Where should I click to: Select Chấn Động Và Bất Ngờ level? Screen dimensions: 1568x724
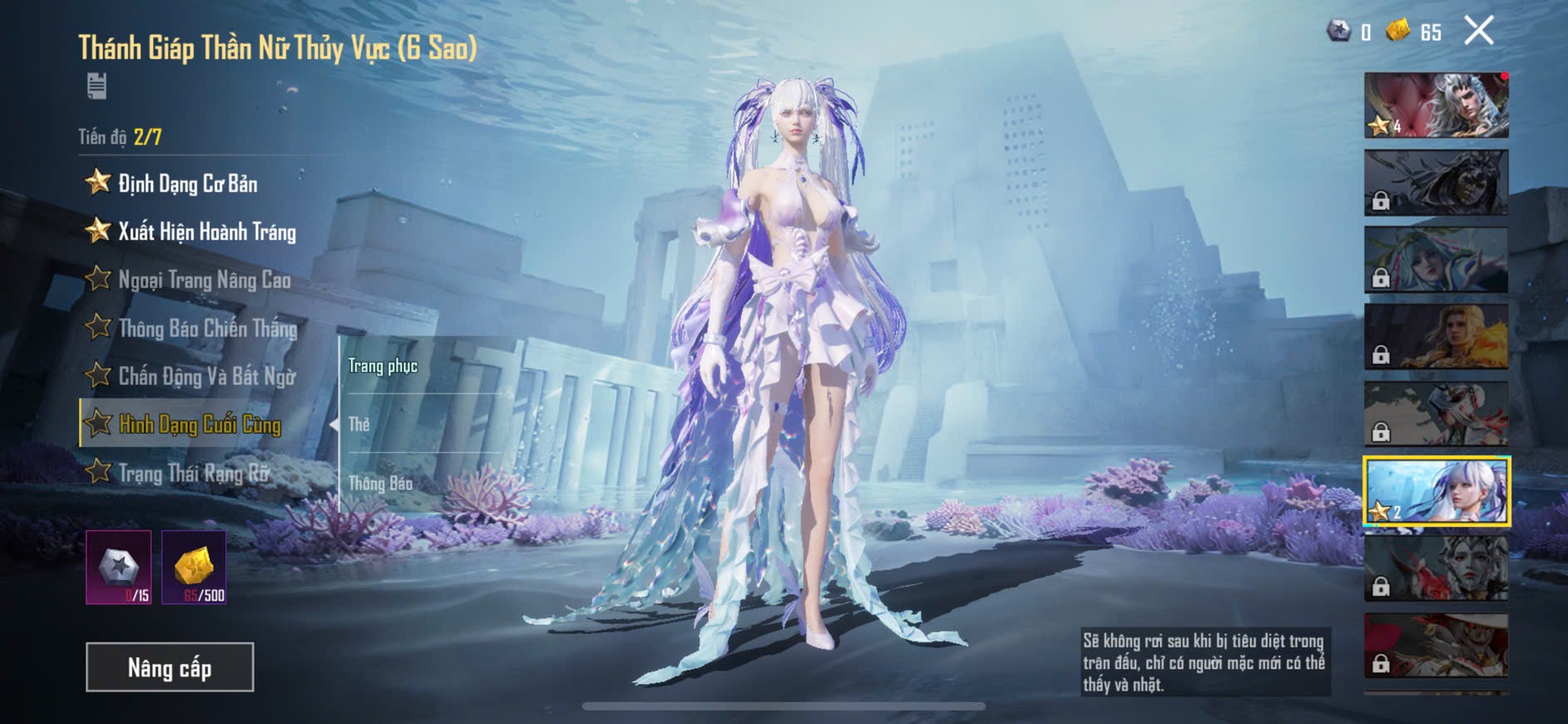(206, 376)
